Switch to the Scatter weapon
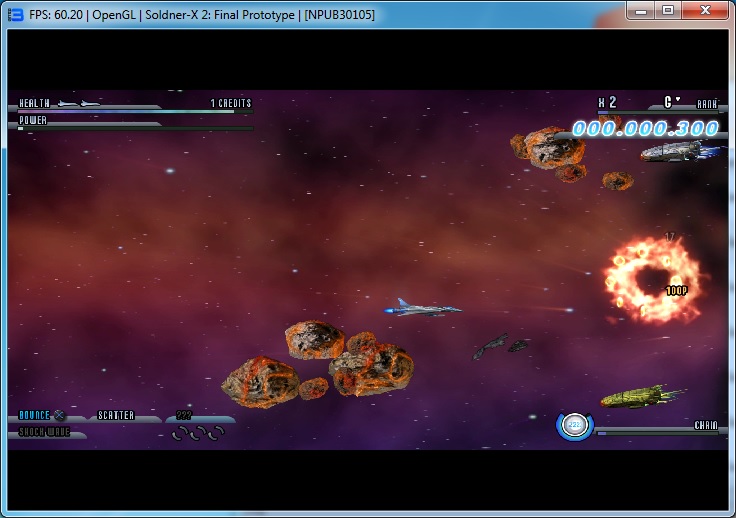The height and width of the screenshot is (518, 736). tap(116, 415)
